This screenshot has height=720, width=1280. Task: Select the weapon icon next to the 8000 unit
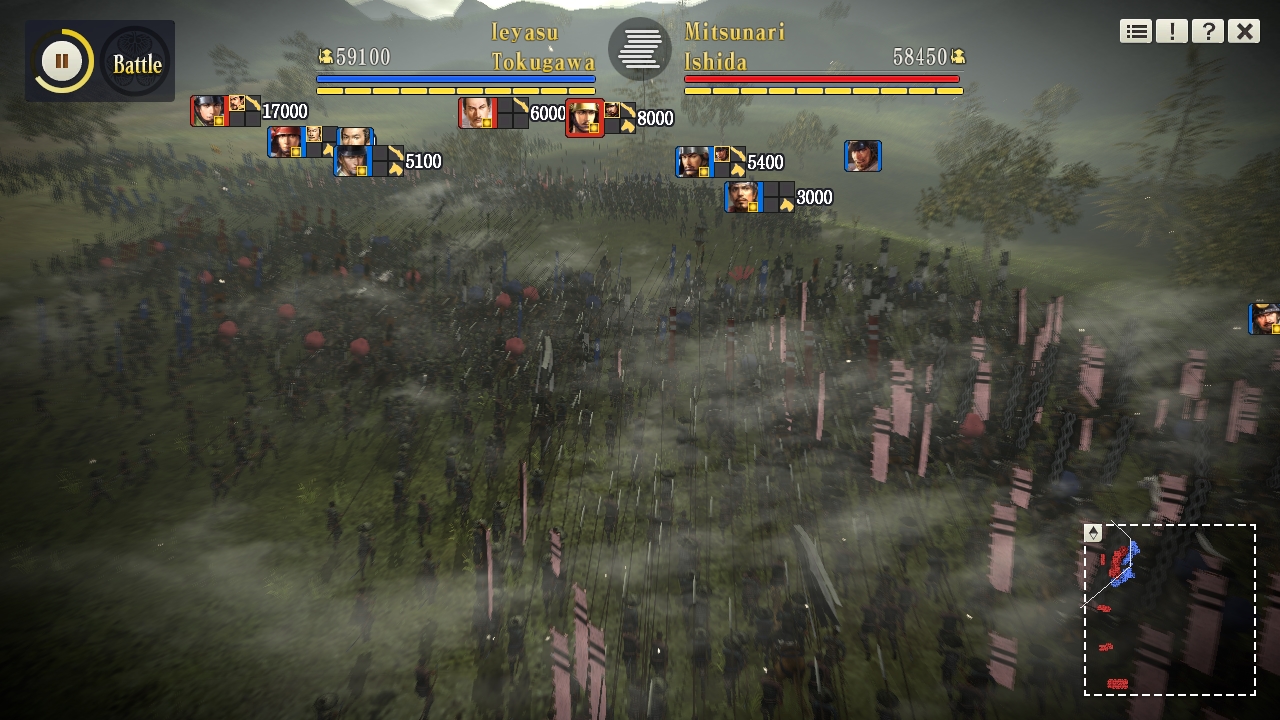click(628, 110)
